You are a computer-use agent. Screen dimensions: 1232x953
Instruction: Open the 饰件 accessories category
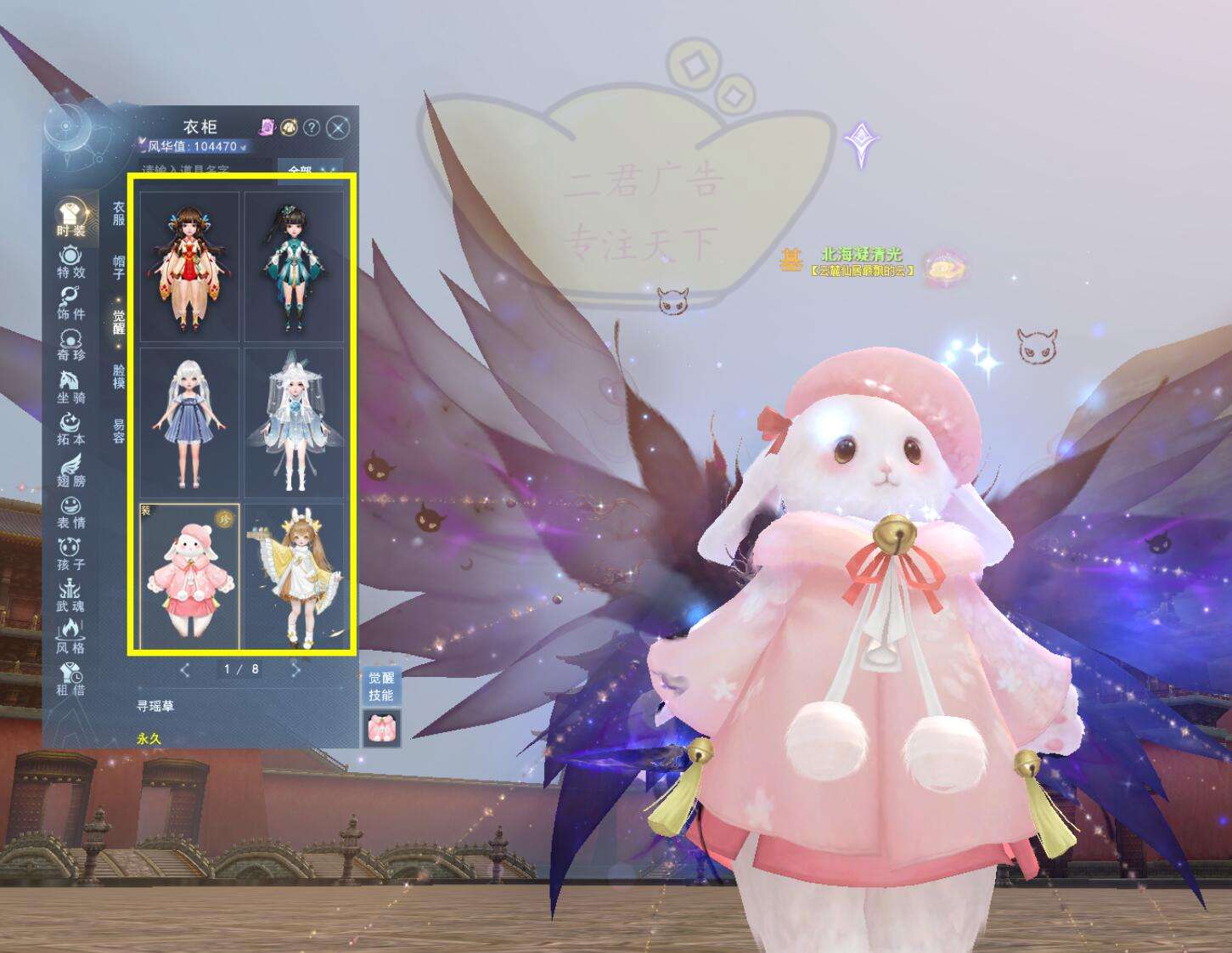click(x=70, y=302)
